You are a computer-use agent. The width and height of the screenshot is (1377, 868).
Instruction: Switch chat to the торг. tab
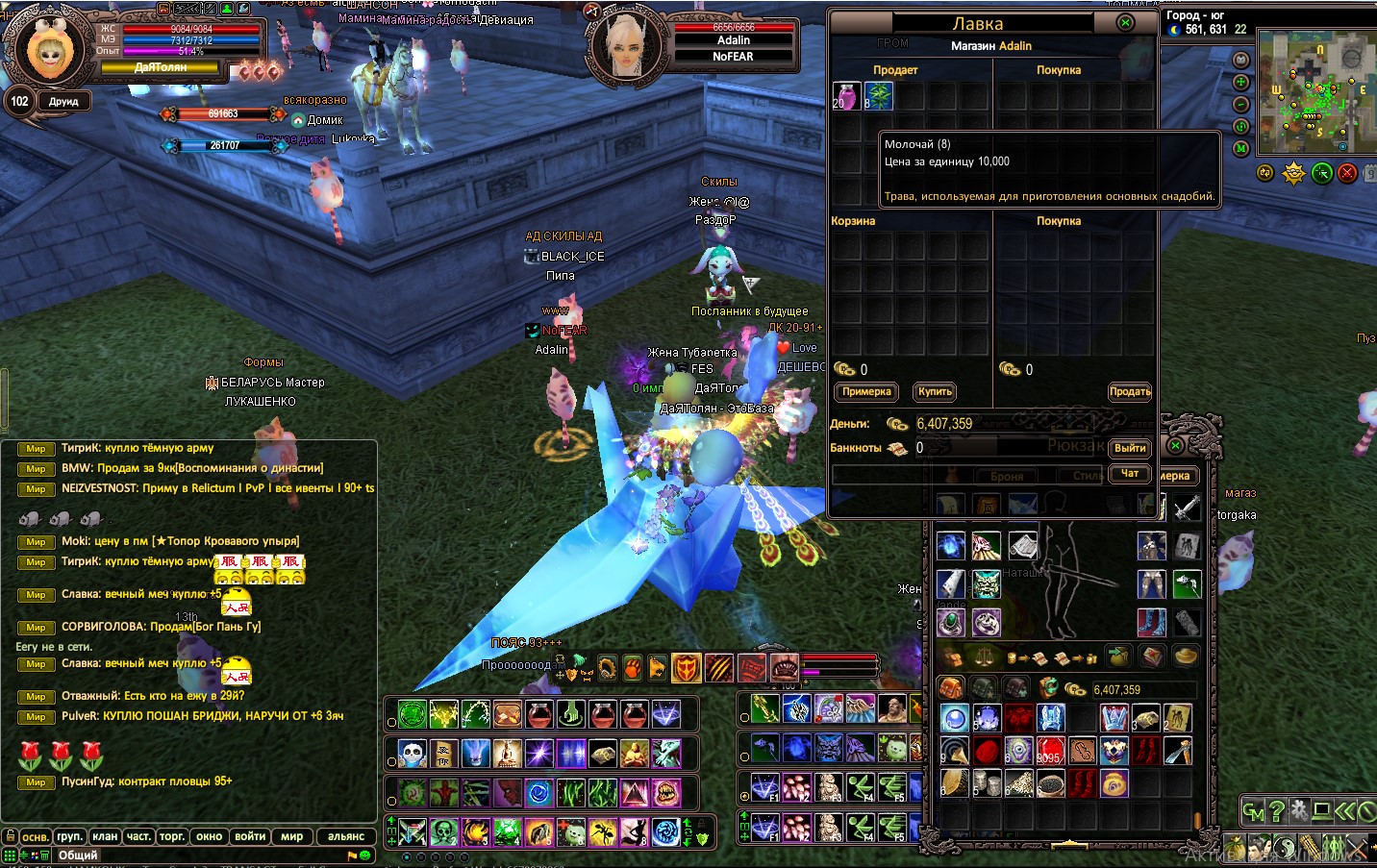coord(172,836)
